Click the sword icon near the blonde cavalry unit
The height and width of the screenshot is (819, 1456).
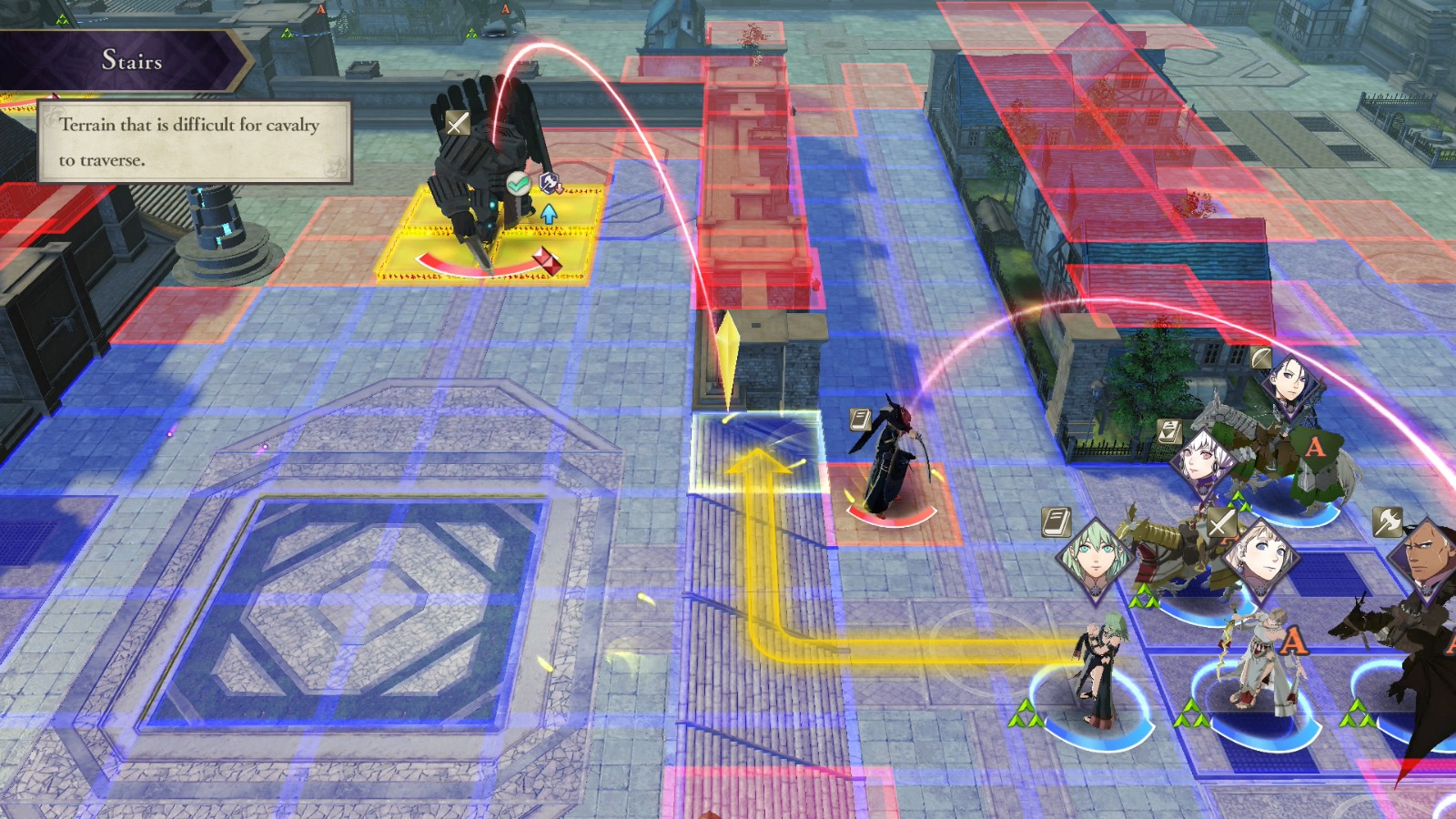click(1221, 522)
